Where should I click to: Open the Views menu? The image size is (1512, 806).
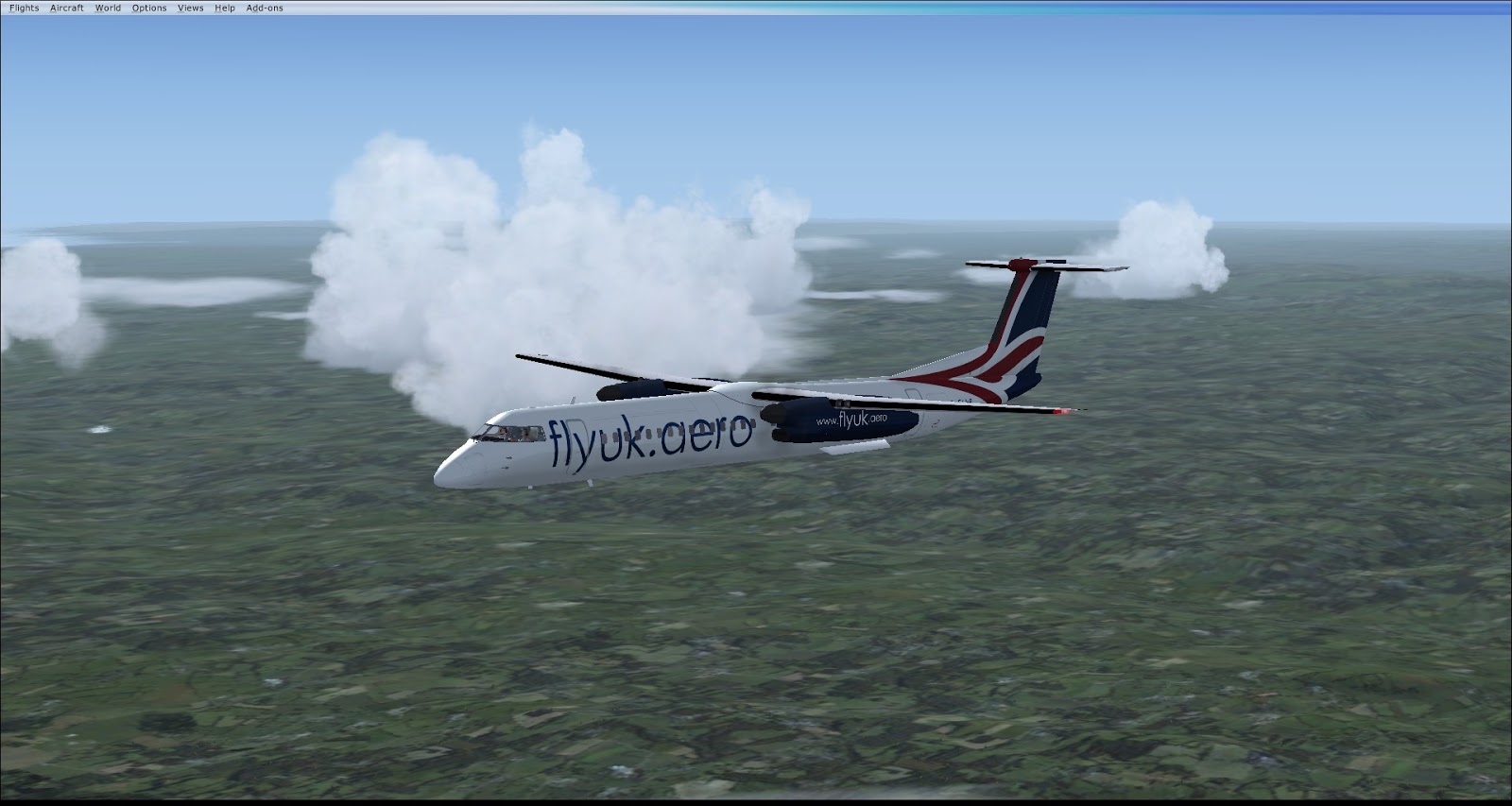[x=190, y=8]
